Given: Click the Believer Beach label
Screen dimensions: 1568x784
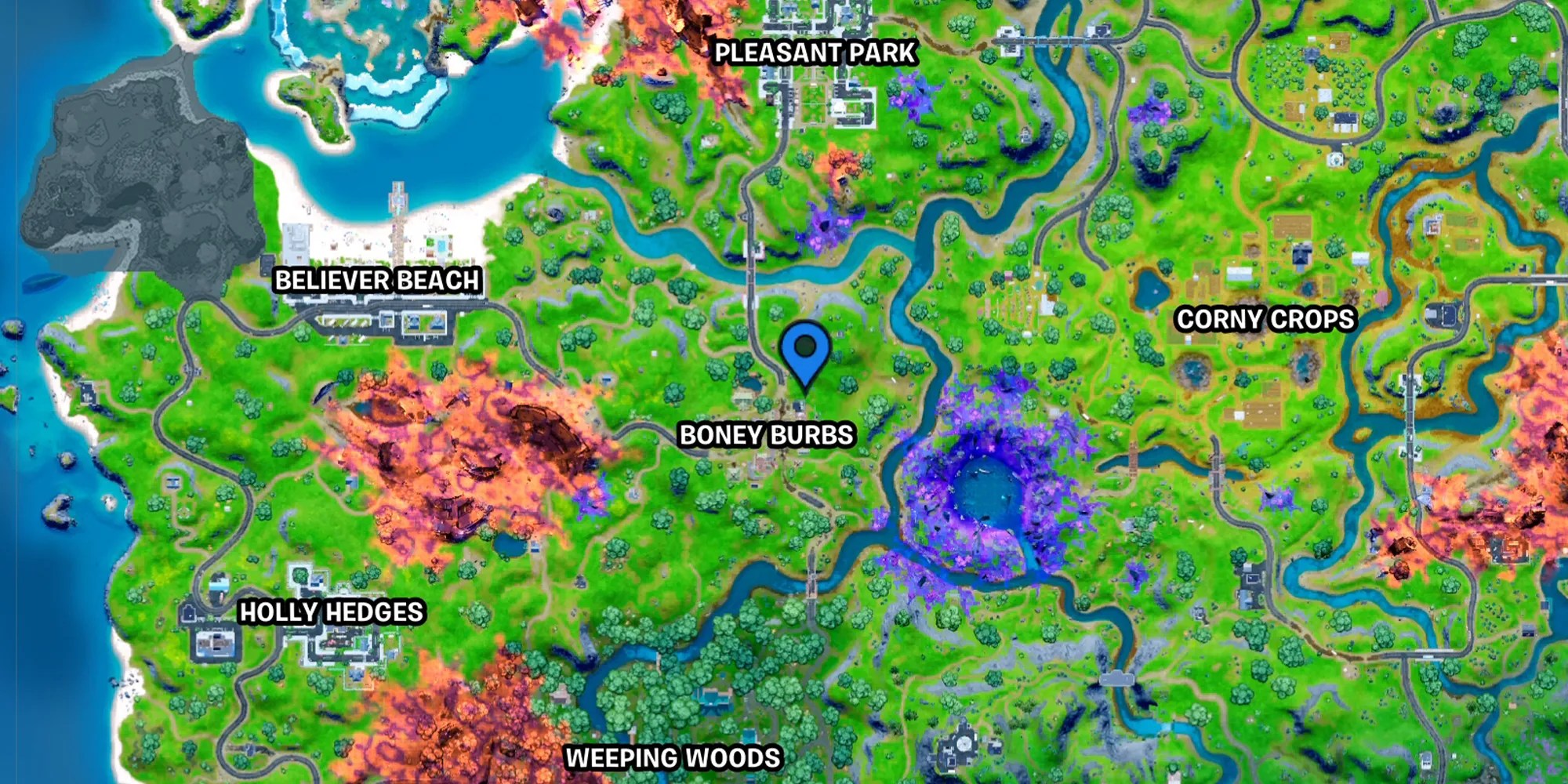Looking at the screenshot, I should [x=377, y=279].
